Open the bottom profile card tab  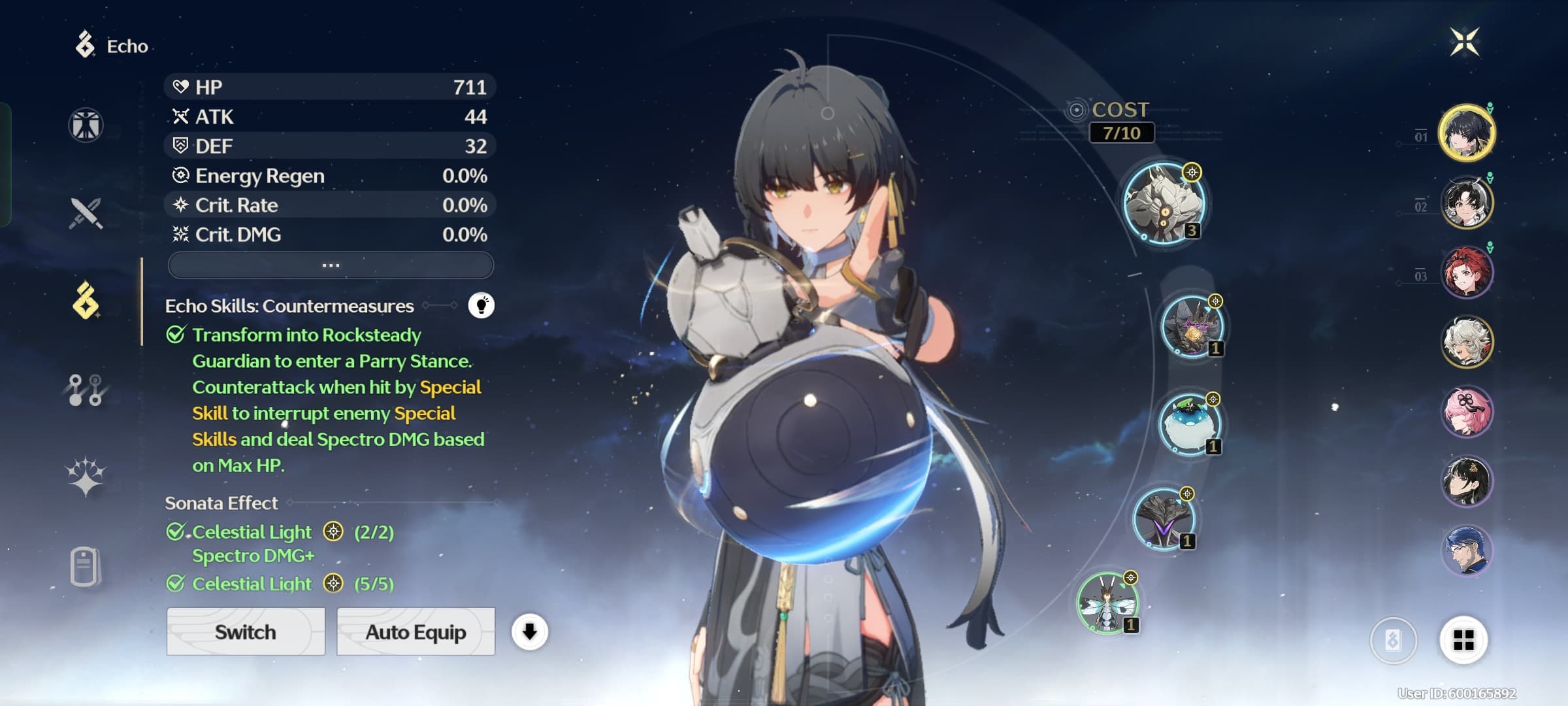(86, 566)
